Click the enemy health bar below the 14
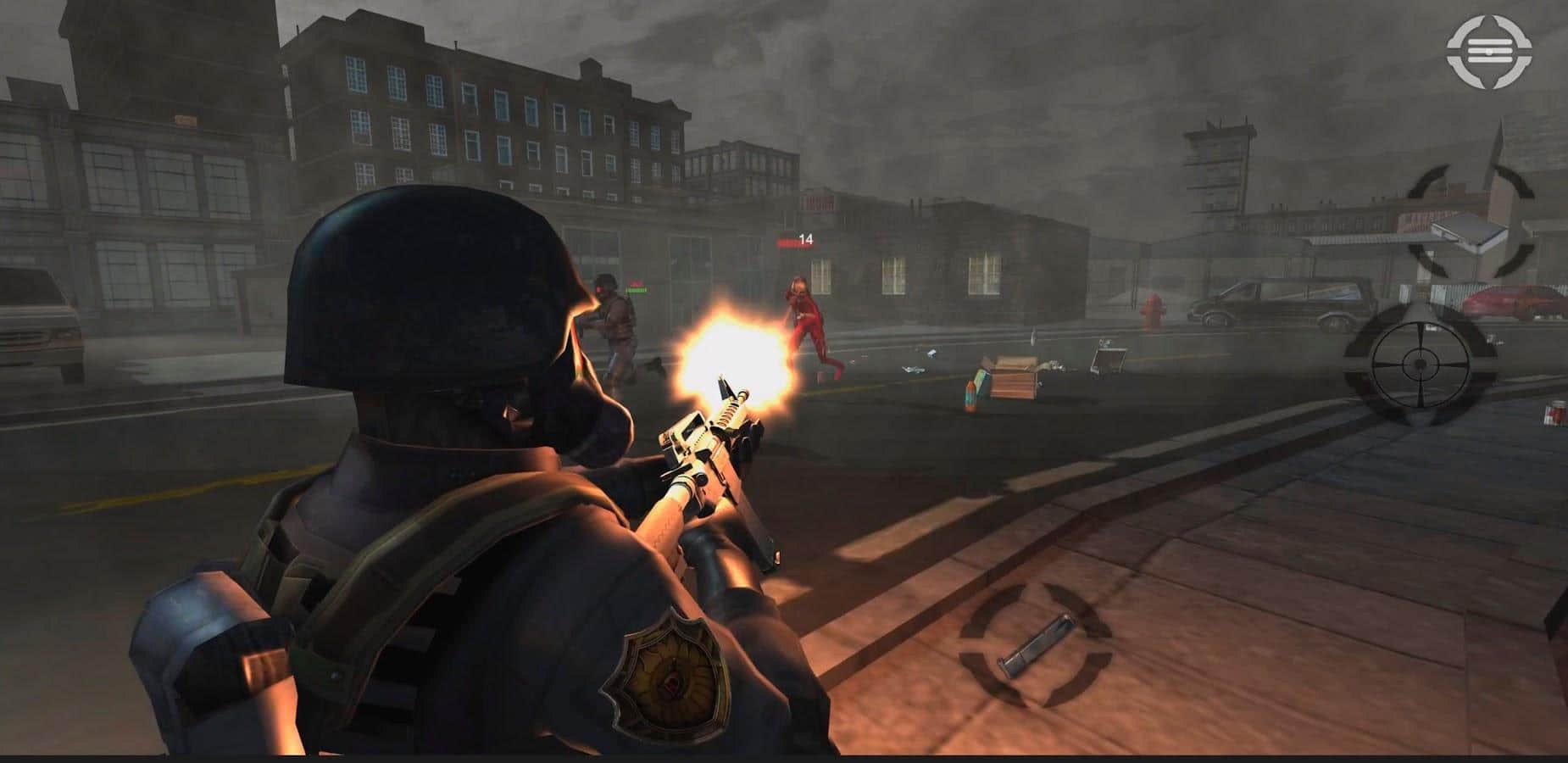The height and width of the screenshot is (763, 1568). [x=791, y=243]
